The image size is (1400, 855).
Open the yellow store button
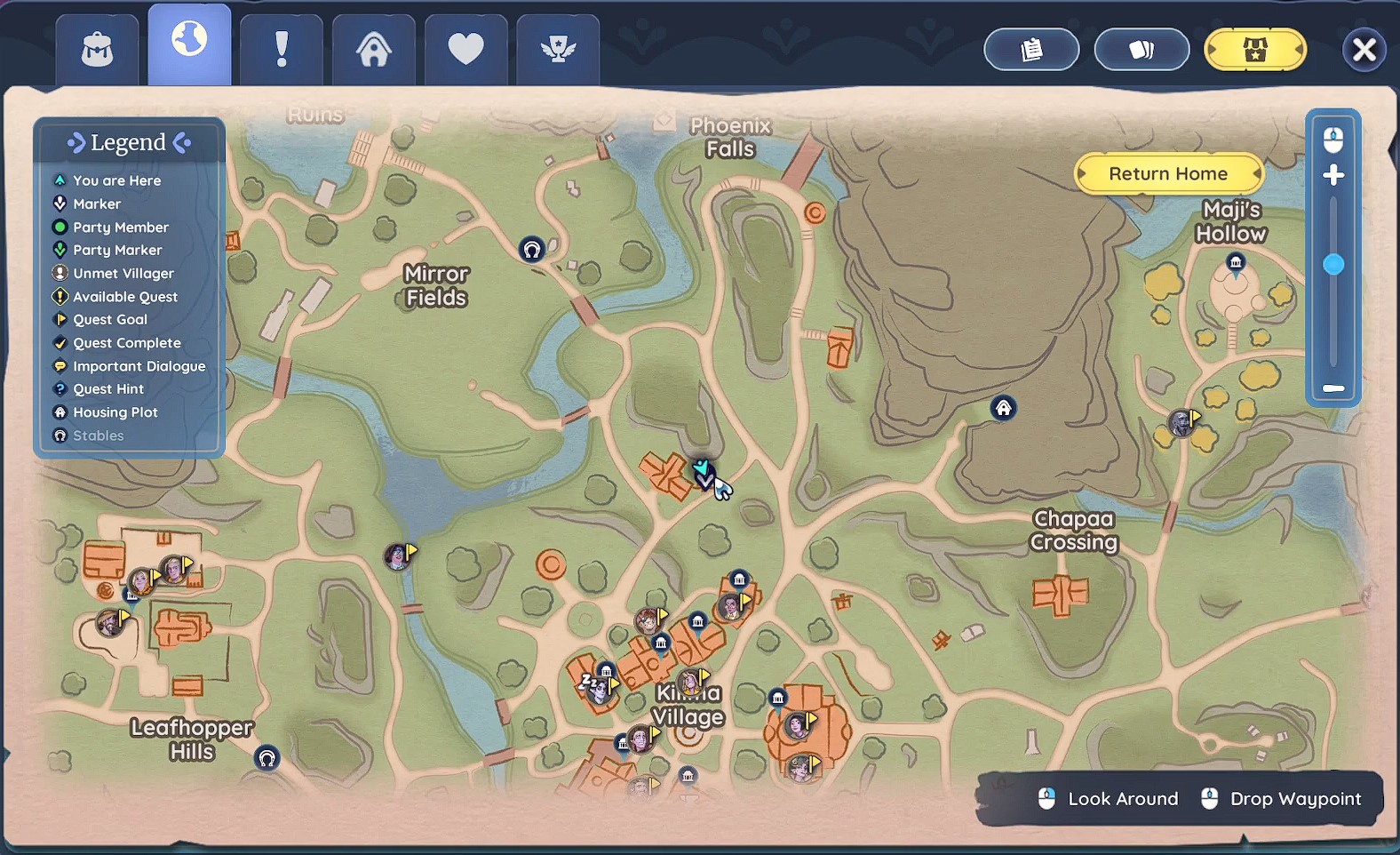click(x=1254, y=50)
